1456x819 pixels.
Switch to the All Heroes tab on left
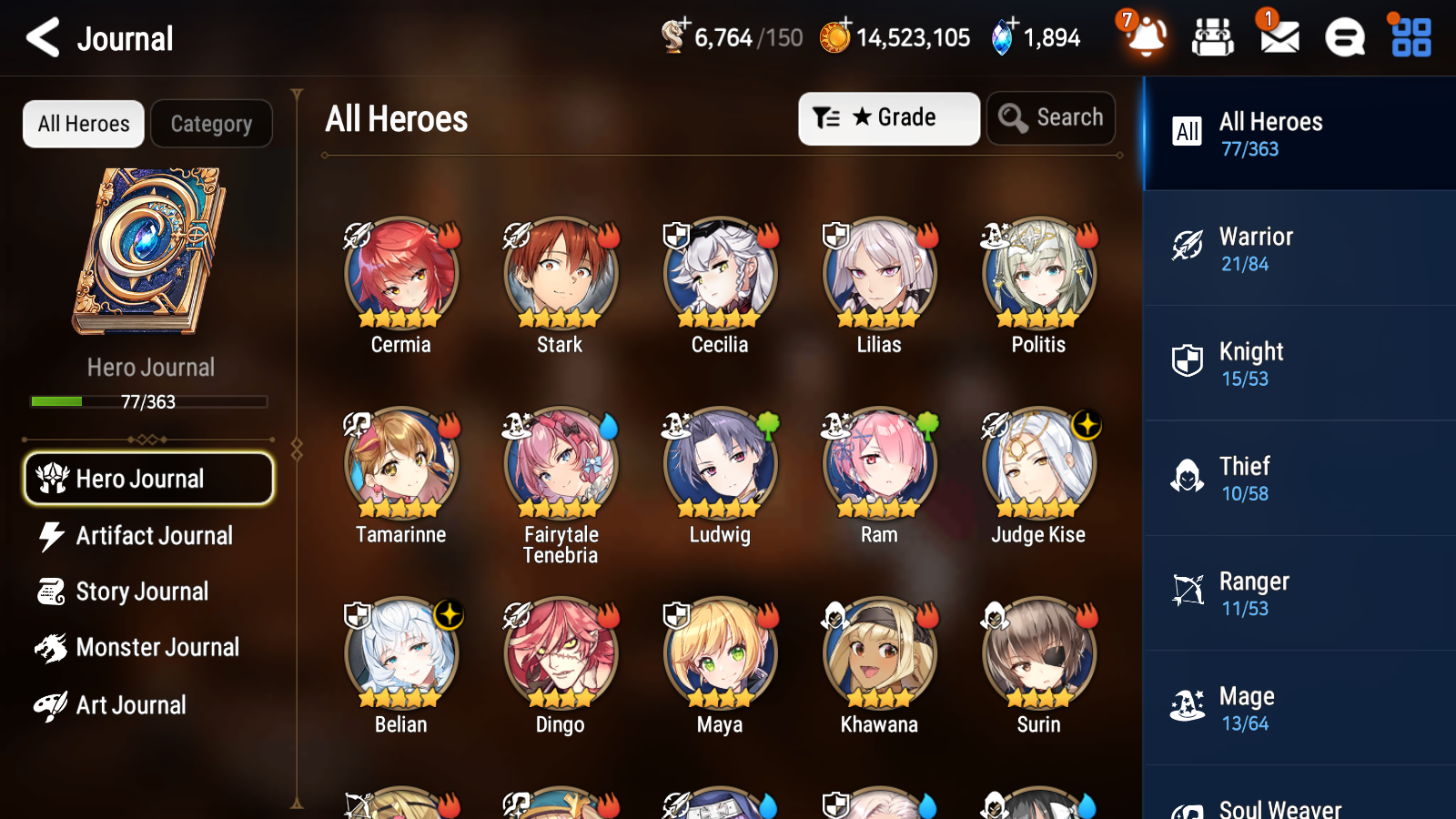tap(83, 124)
